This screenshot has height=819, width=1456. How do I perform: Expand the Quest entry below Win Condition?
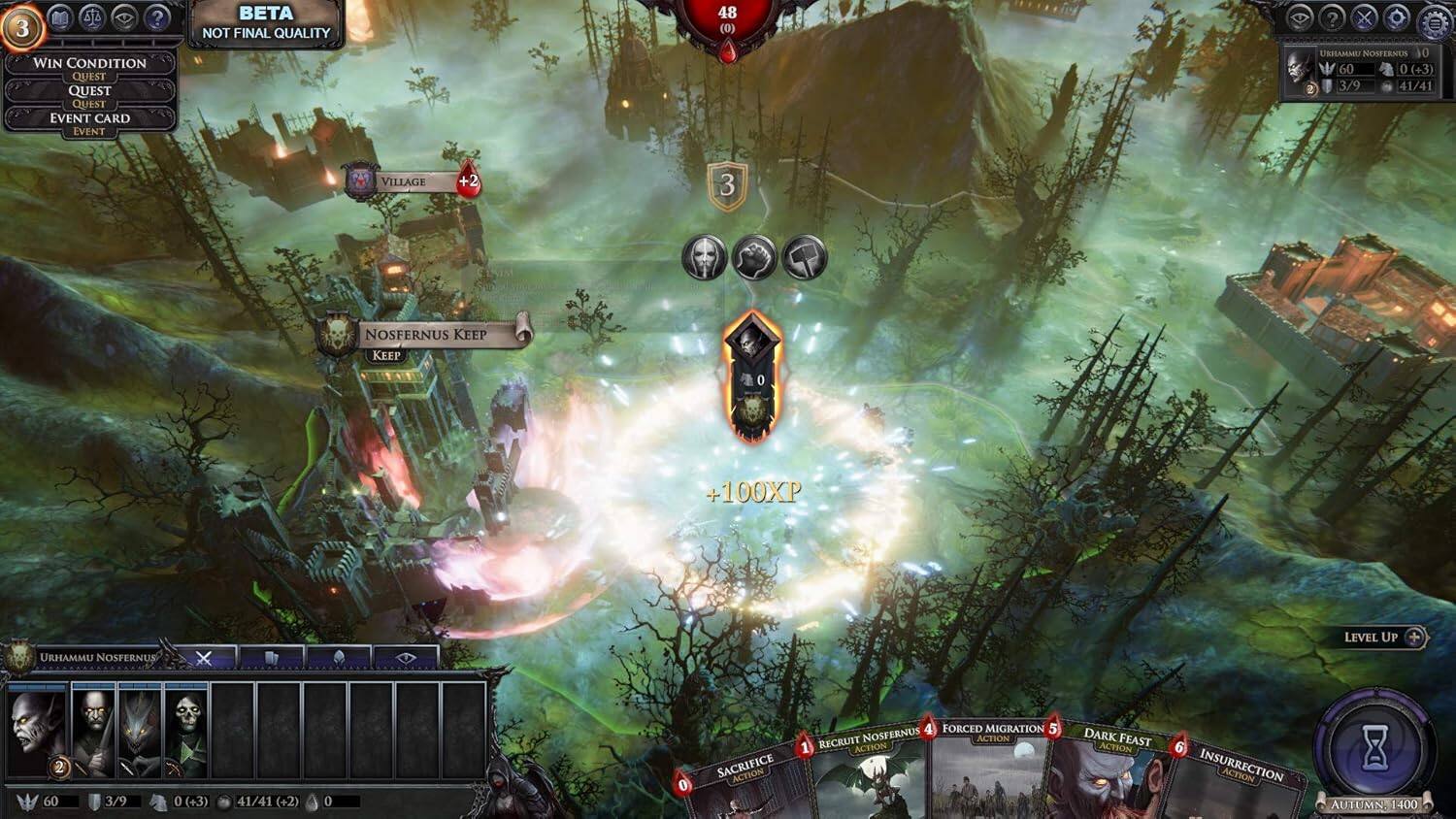point(90,89)
